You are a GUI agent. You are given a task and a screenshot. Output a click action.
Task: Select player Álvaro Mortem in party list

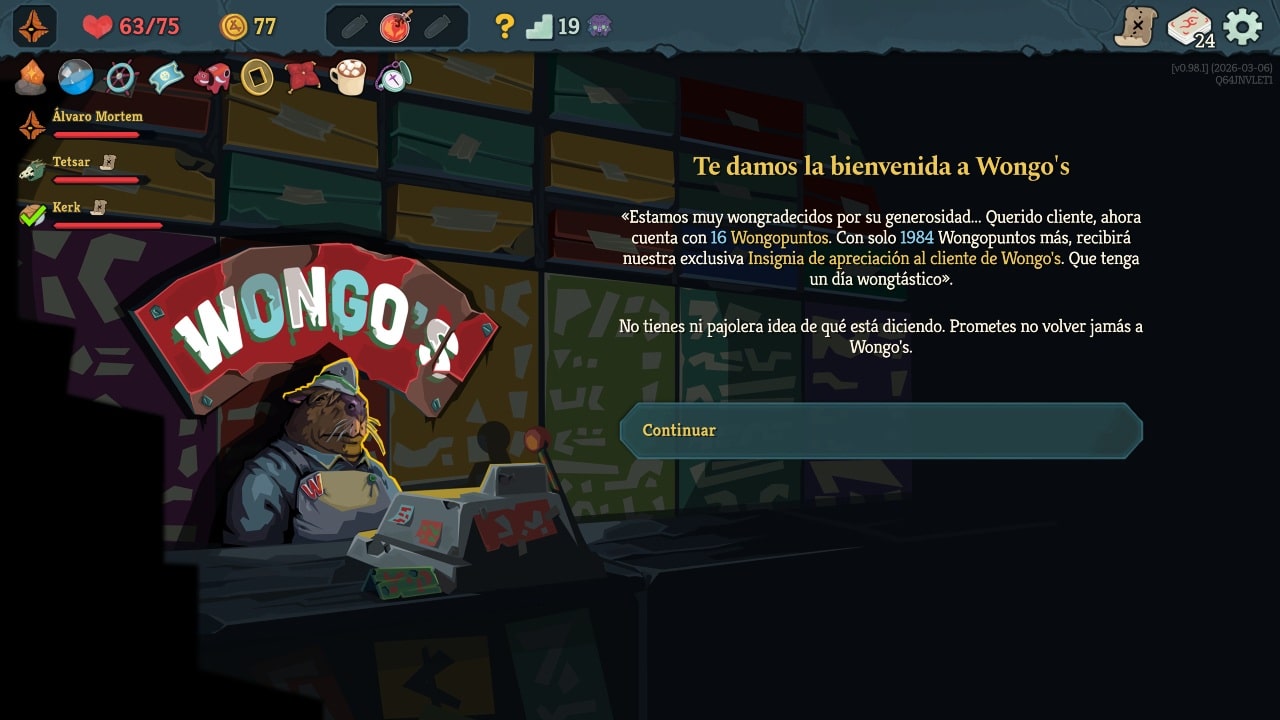click(97, 117)
